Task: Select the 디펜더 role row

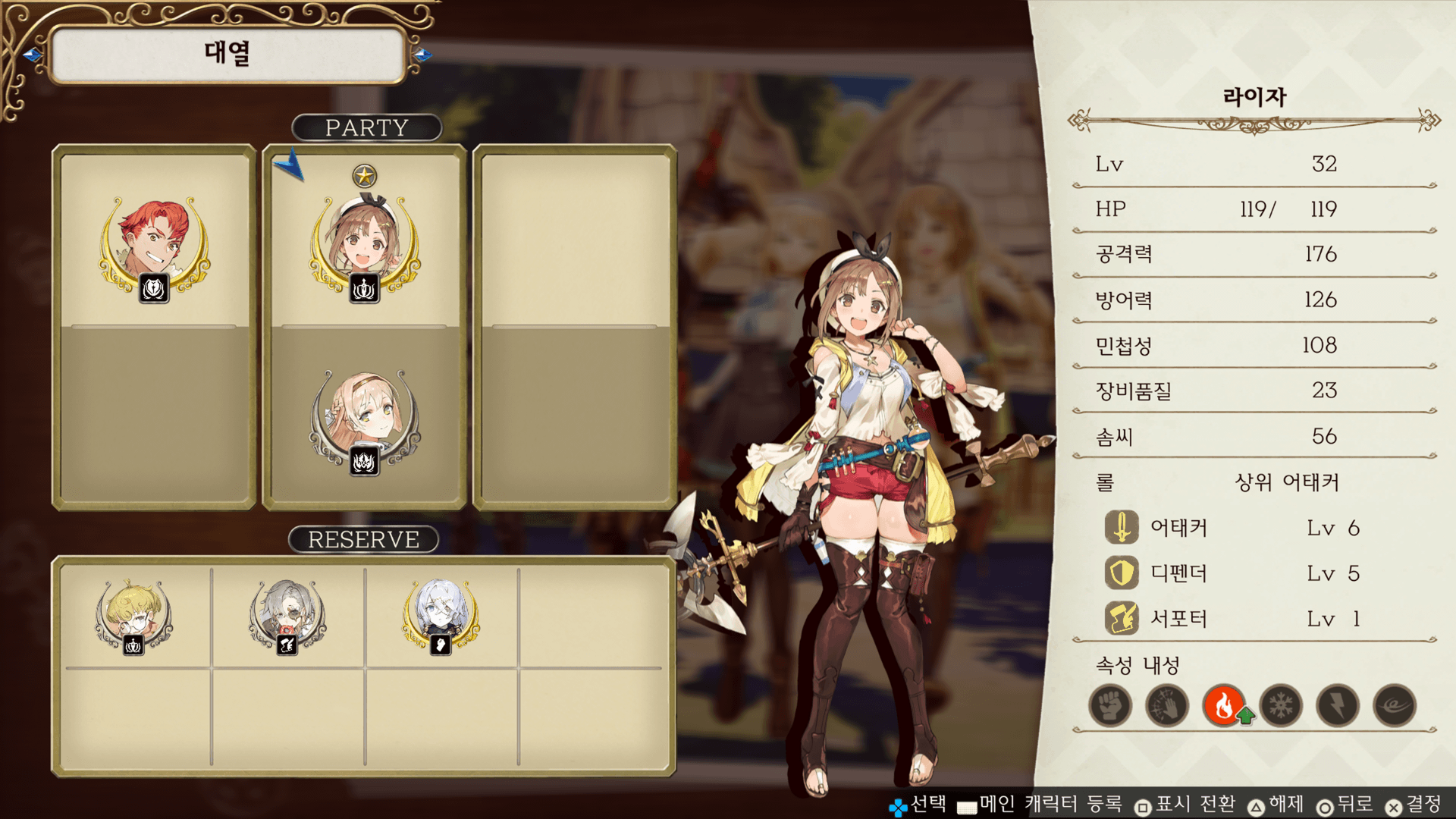Action: pyautogui.click(x=1232, y=573)
